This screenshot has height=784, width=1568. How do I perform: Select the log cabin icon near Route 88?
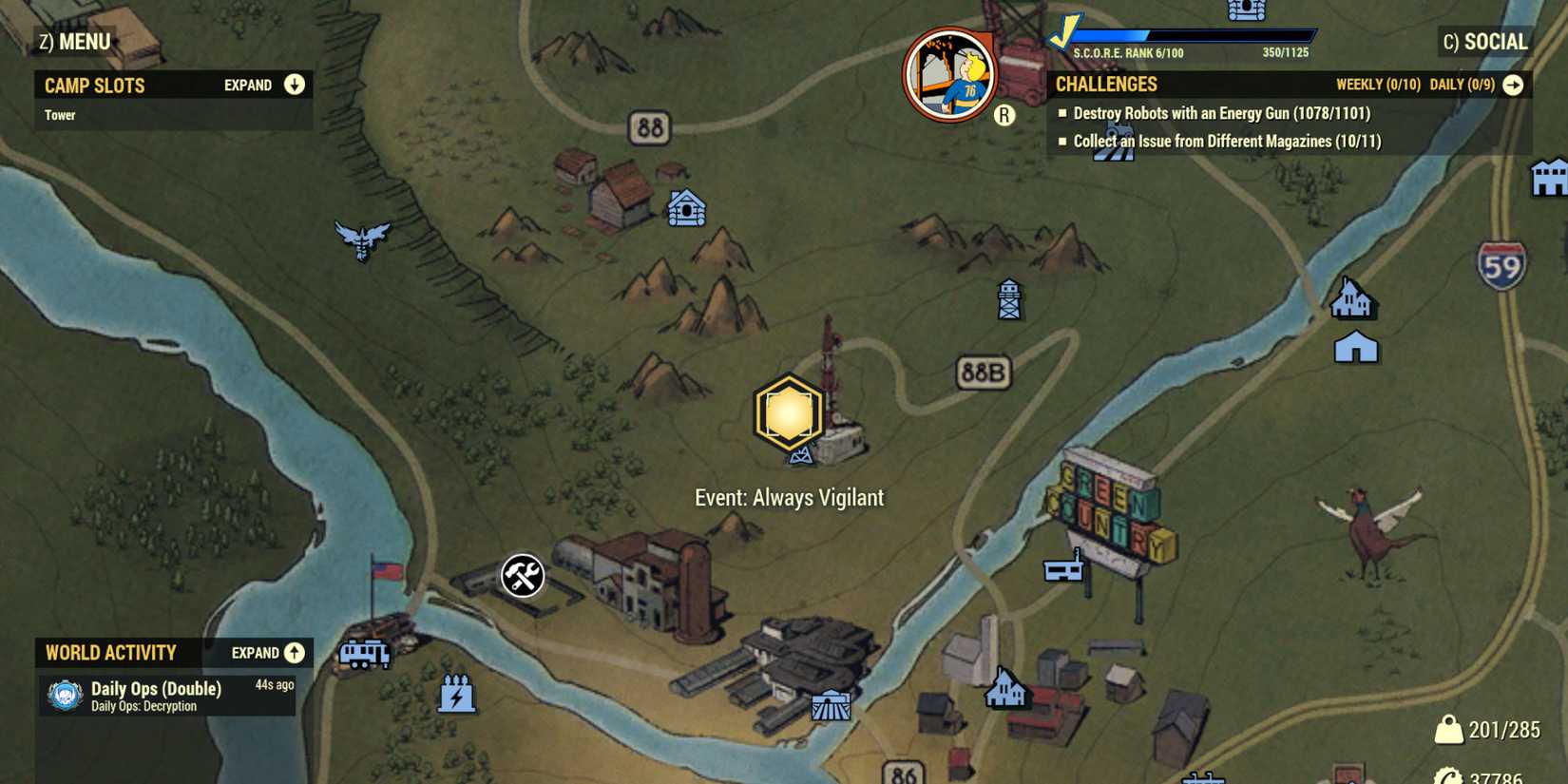click(x=685, y=208)
